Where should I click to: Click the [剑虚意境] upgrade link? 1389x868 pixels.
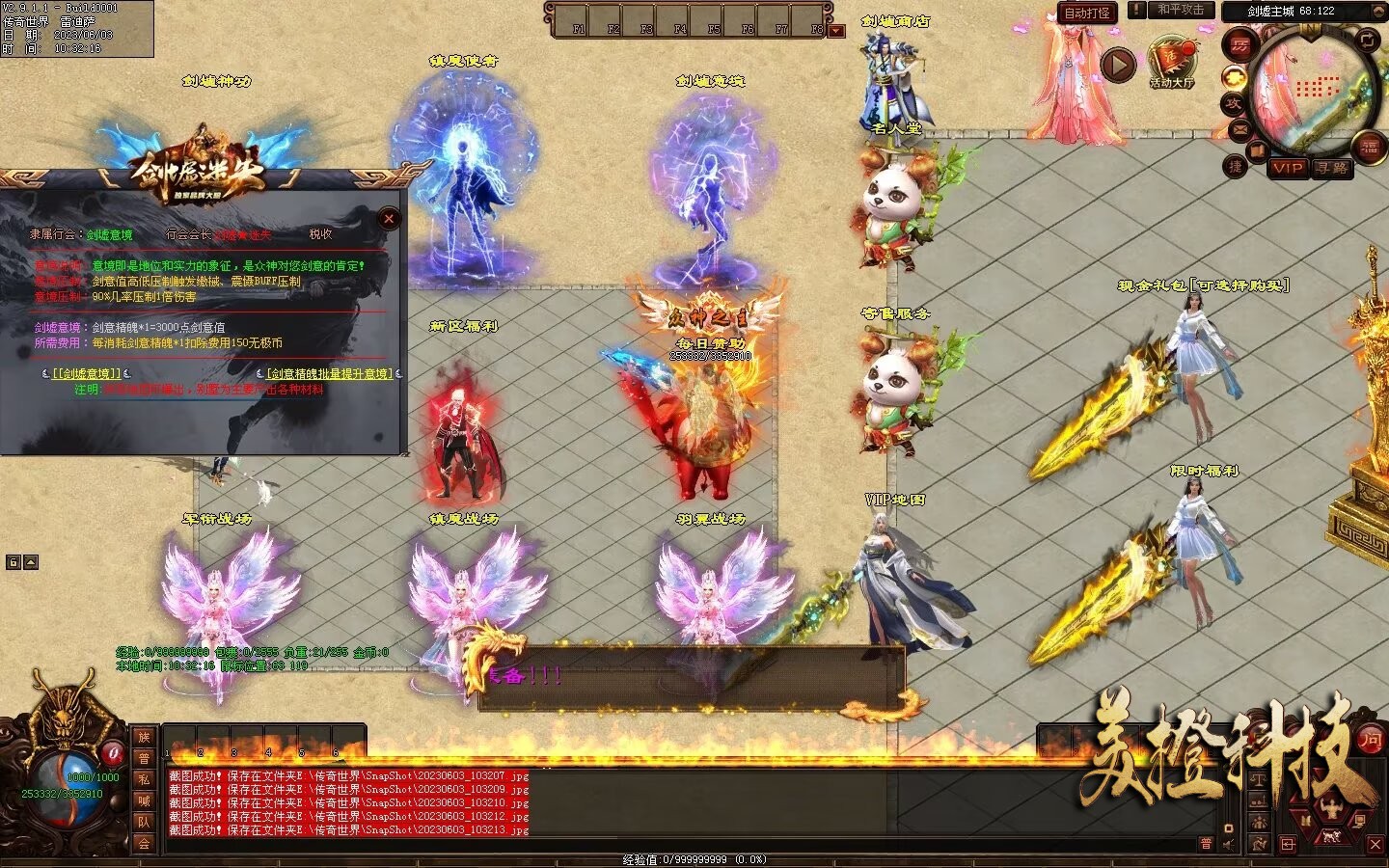(87, 373)
